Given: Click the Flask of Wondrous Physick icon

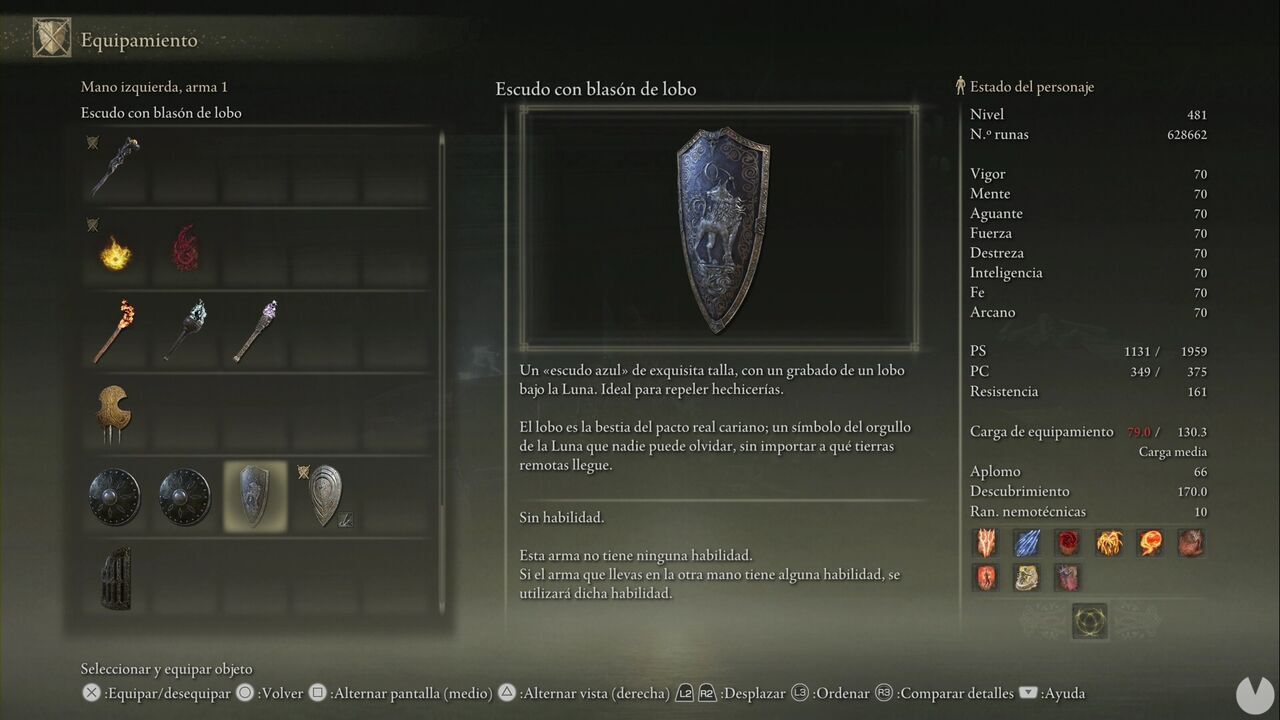Looking at the screenshot, I should [1089, 620].
